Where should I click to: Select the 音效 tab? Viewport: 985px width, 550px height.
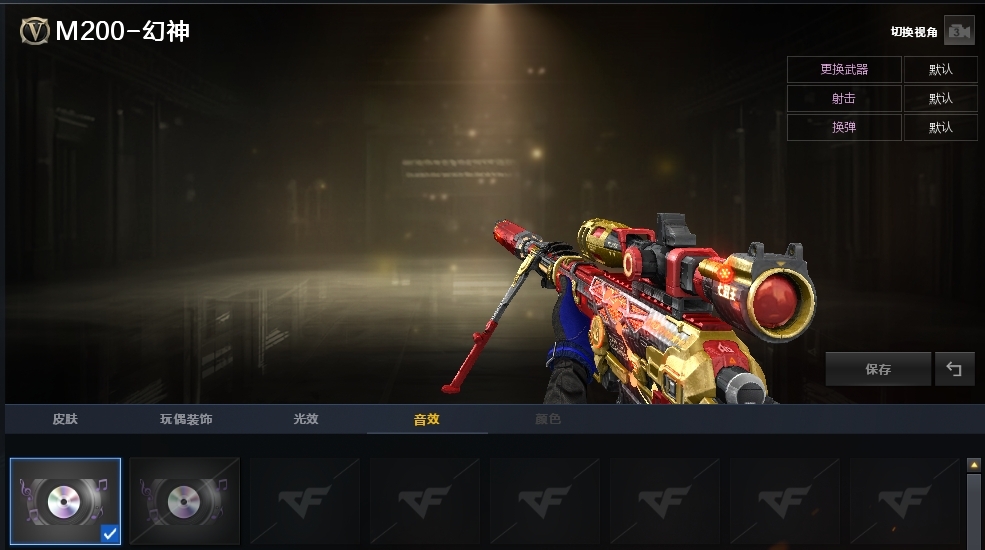427,419
